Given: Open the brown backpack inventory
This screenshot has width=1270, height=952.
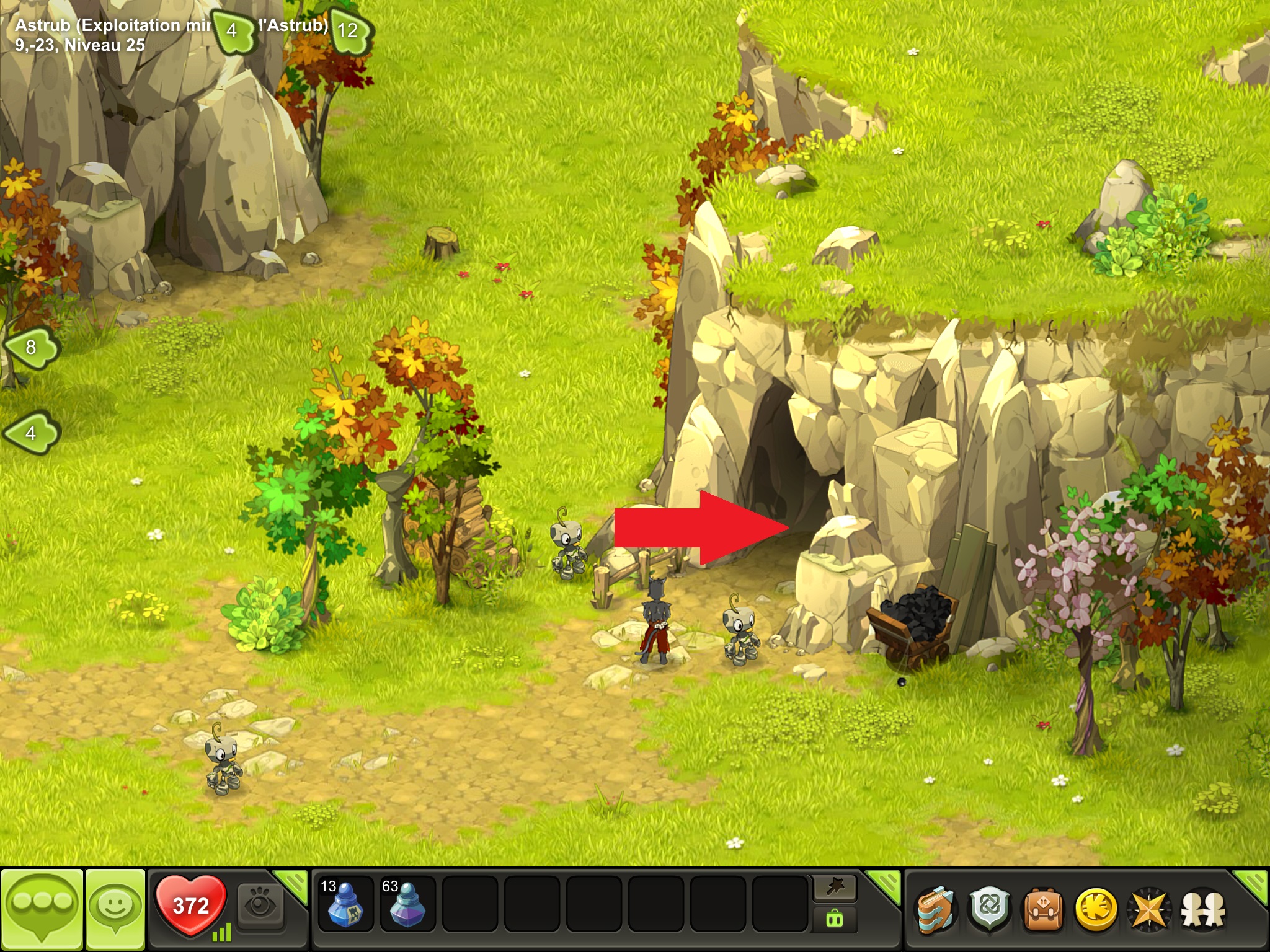Looking at the screenshot, I should (1043, 910).
